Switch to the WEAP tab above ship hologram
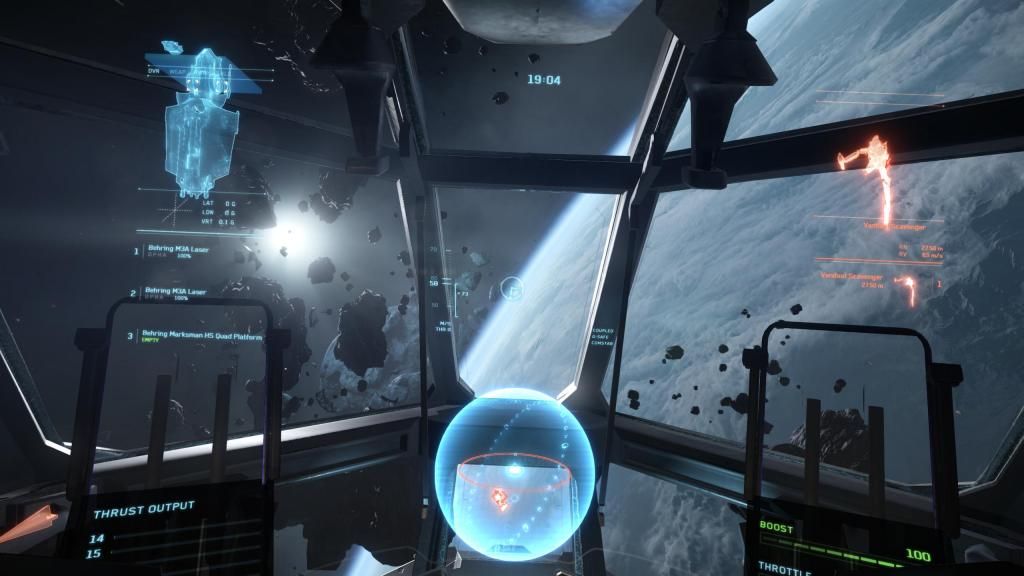The height and width of the screenshot is (576, 1024). tap(179, 71)
